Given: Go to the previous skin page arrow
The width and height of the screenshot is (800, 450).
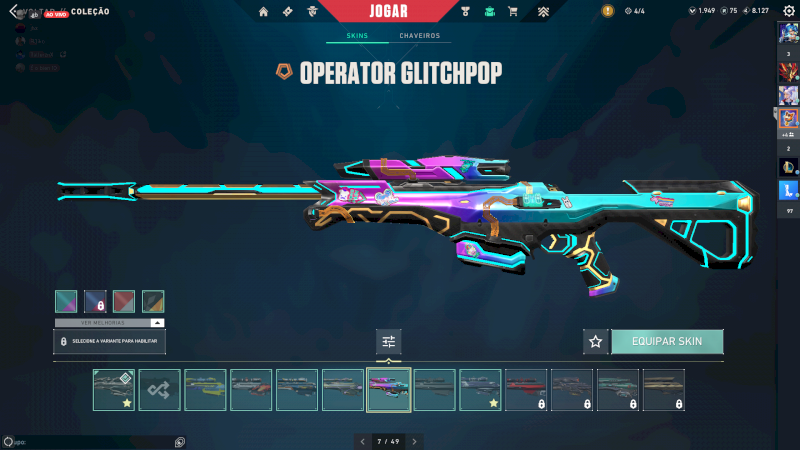Looking at the screenshot, I should 363,441.
